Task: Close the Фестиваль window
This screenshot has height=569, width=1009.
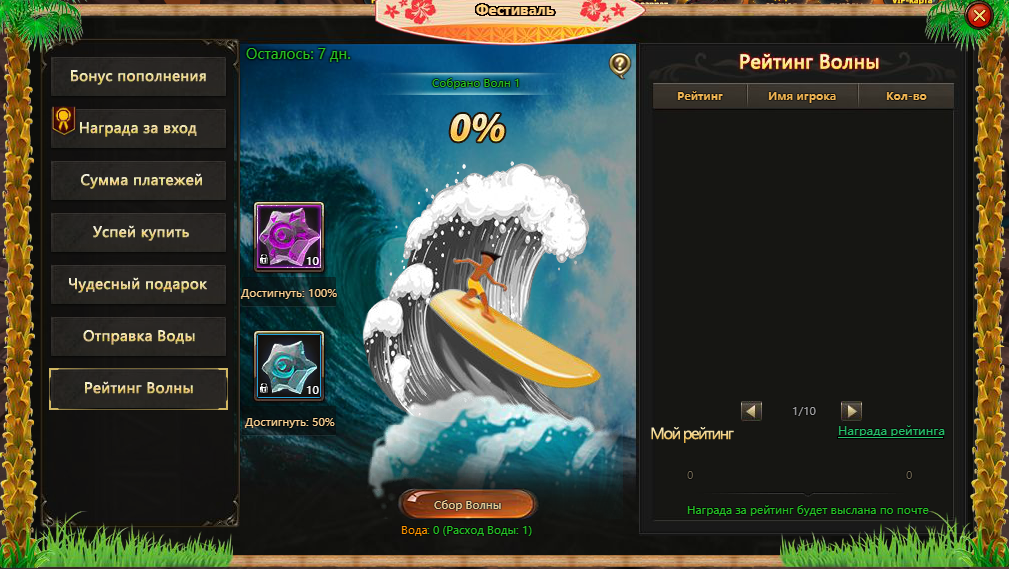Action: coord(979,15)
